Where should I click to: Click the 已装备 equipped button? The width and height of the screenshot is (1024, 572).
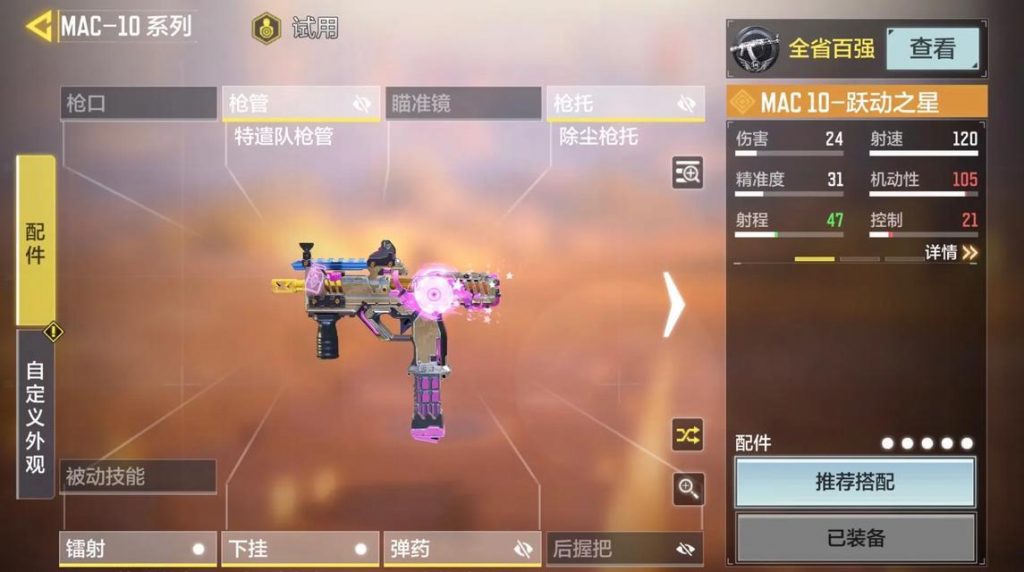coord(855,538)
